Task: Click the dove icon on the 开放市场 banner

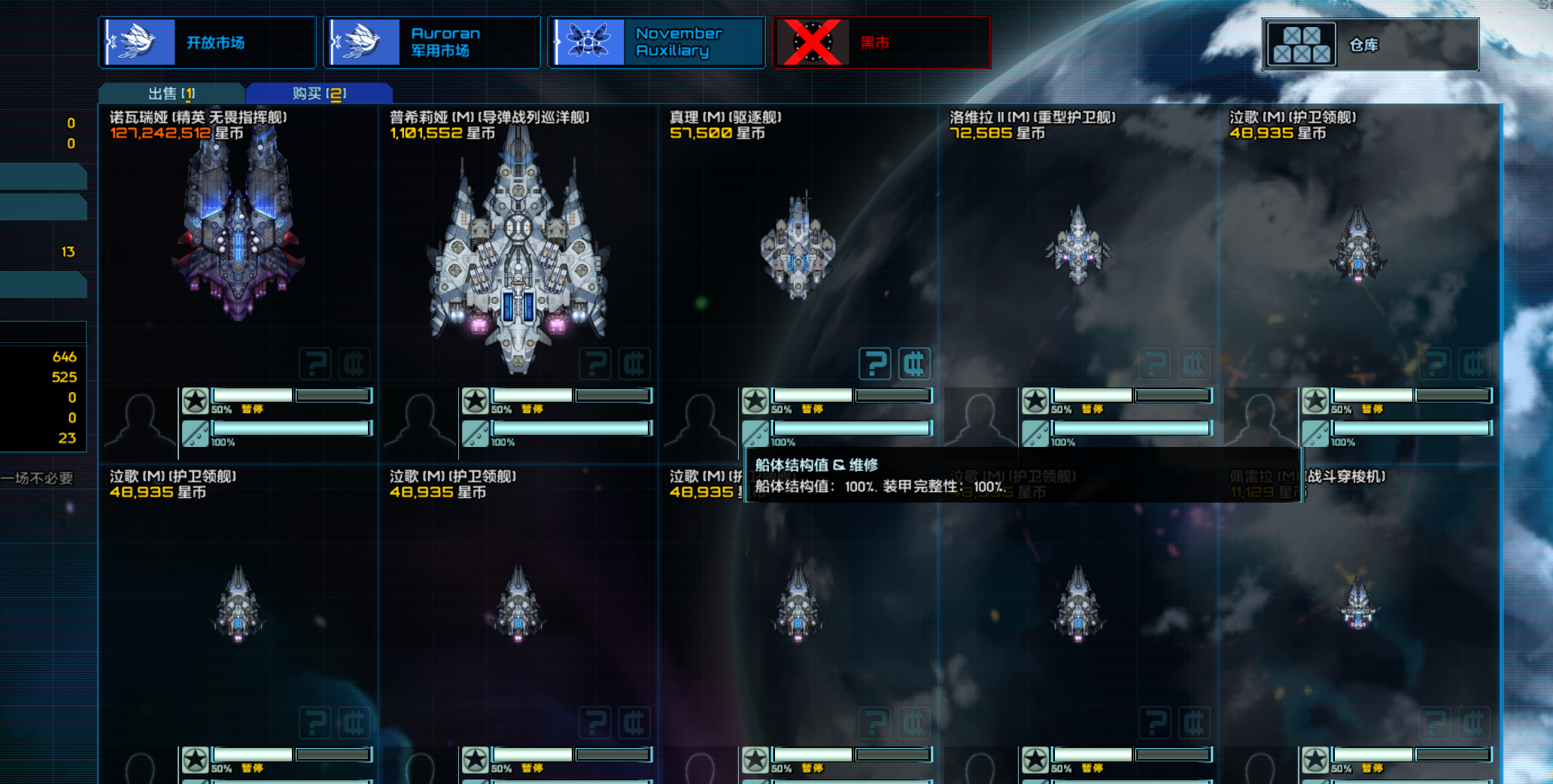Action: [138, 41]
